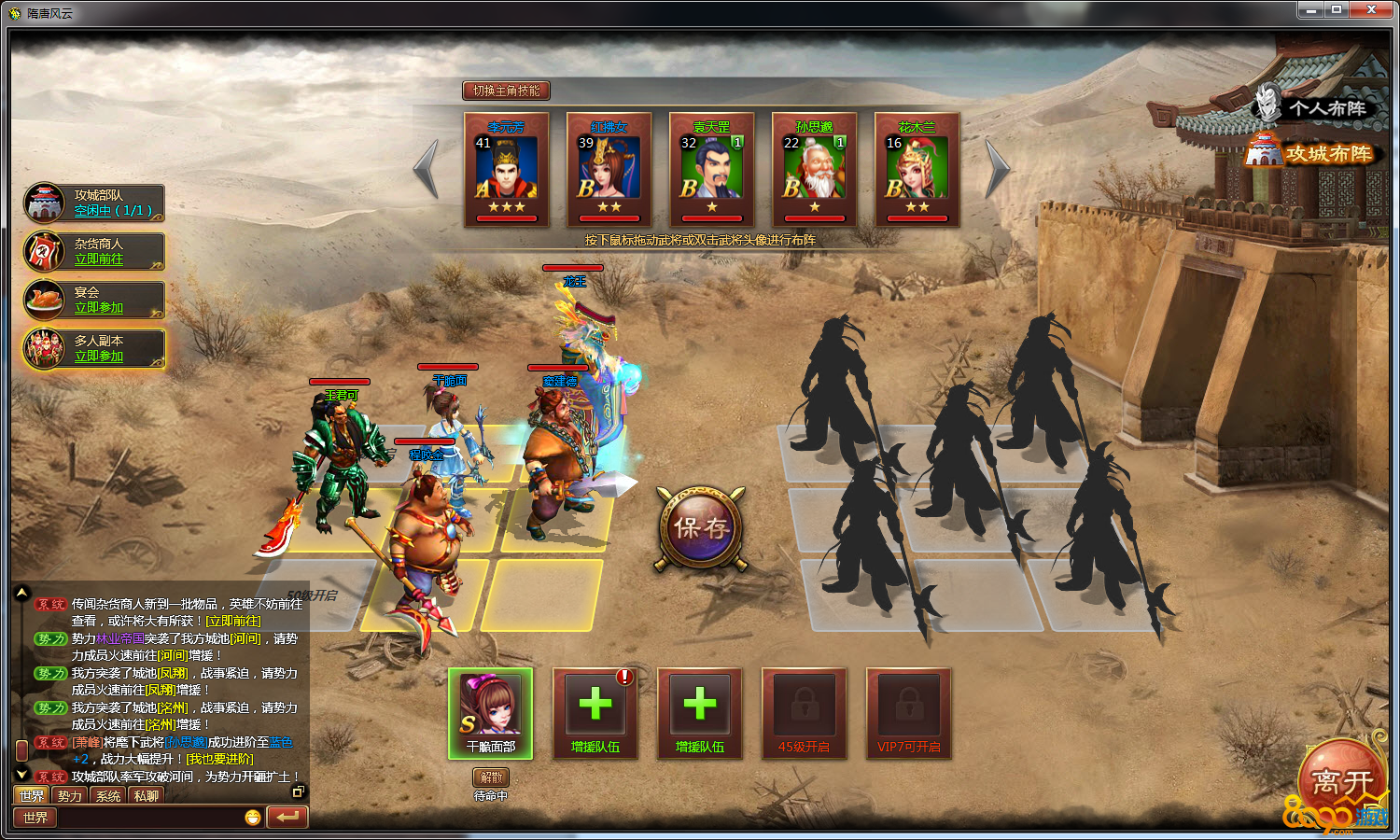Open the 杂货商人 merchant shortcut
This screenshot has width=1400, height=840.
pyautogui.click(x=98, y=259)
